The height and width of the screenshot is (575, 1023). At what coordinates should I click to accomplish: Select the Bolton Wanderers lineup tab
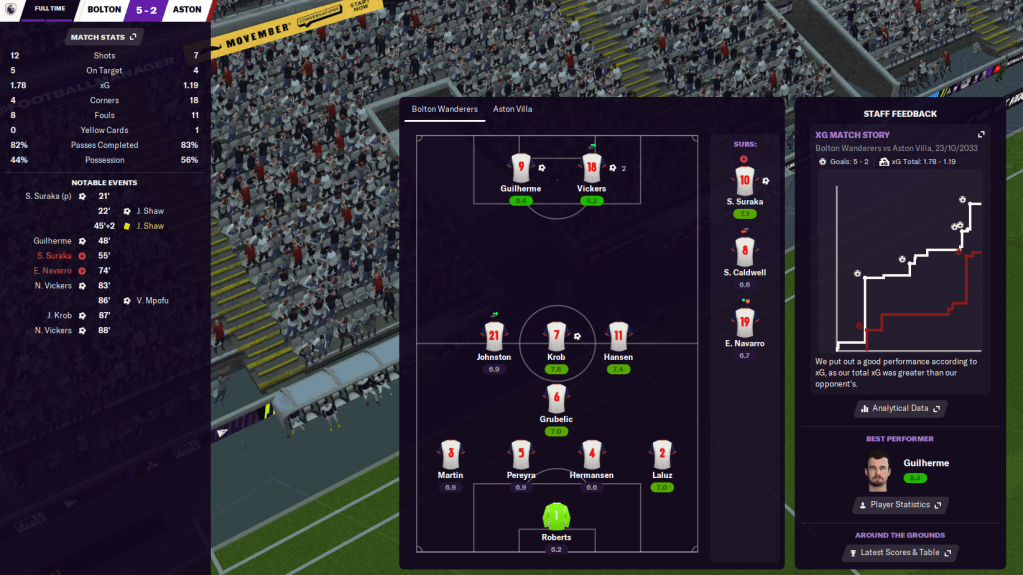(445, 109)
